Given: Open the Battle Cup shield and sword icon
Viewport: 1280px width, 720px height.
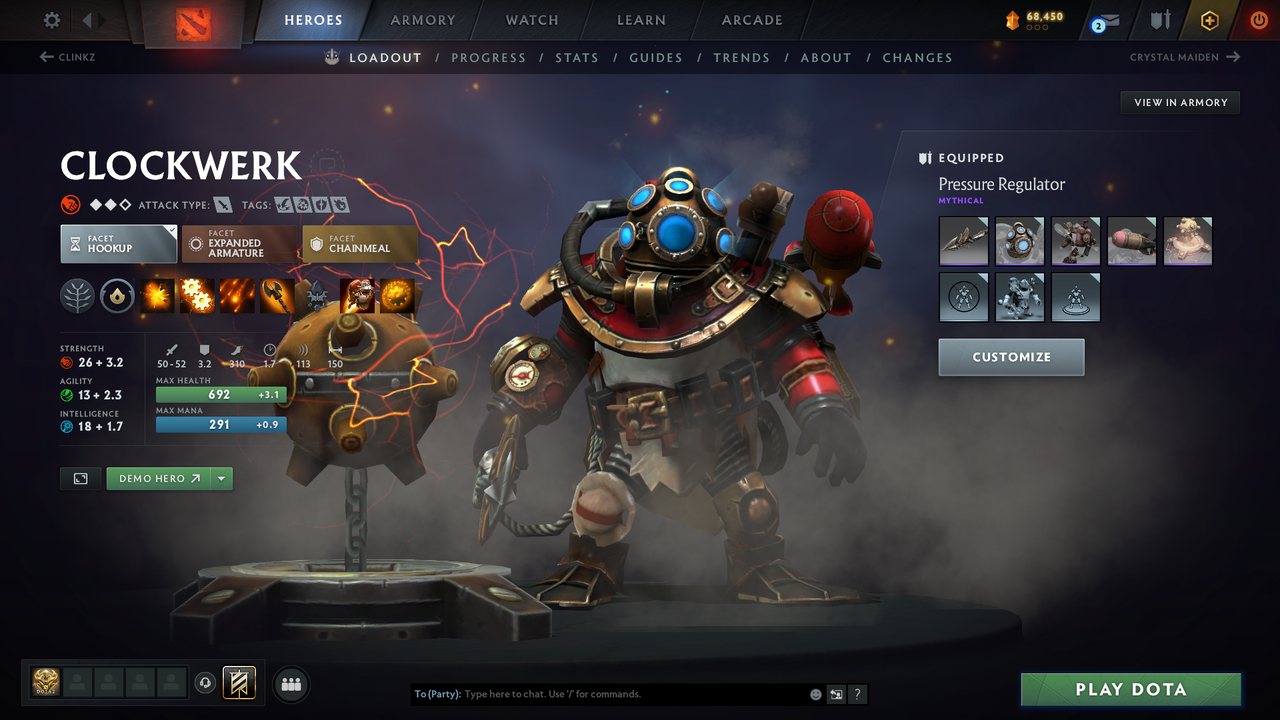Looking at the screenshot, I should pos(1157,20).
